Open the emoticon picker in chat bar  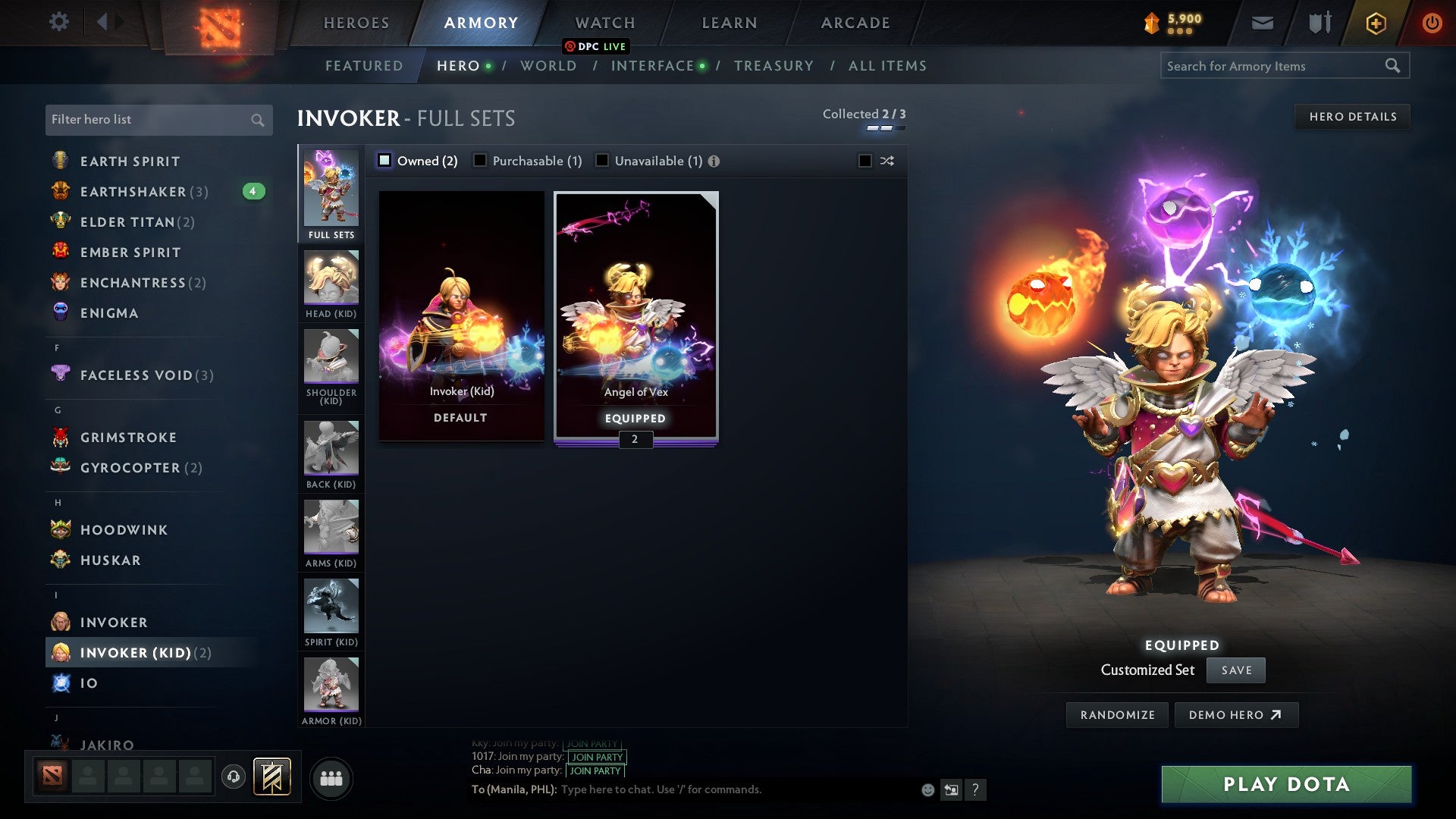tap(927, 789)
